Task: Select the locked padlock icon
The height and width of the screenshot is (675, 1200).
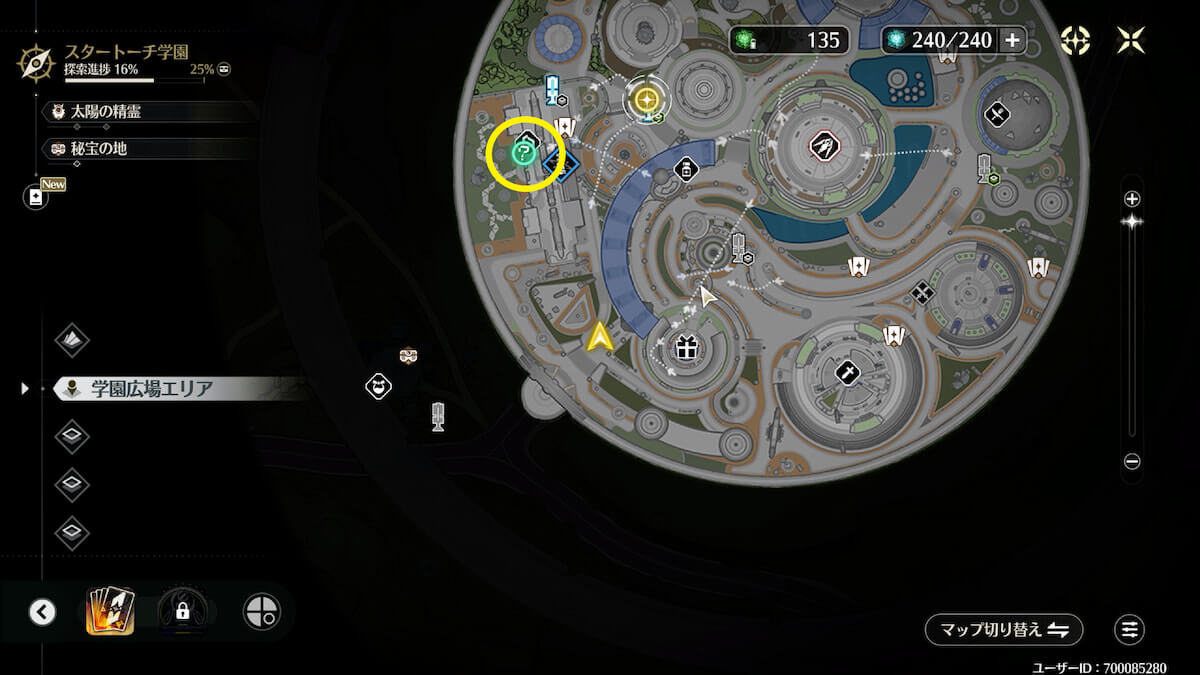Action: [x=183, y=611]
